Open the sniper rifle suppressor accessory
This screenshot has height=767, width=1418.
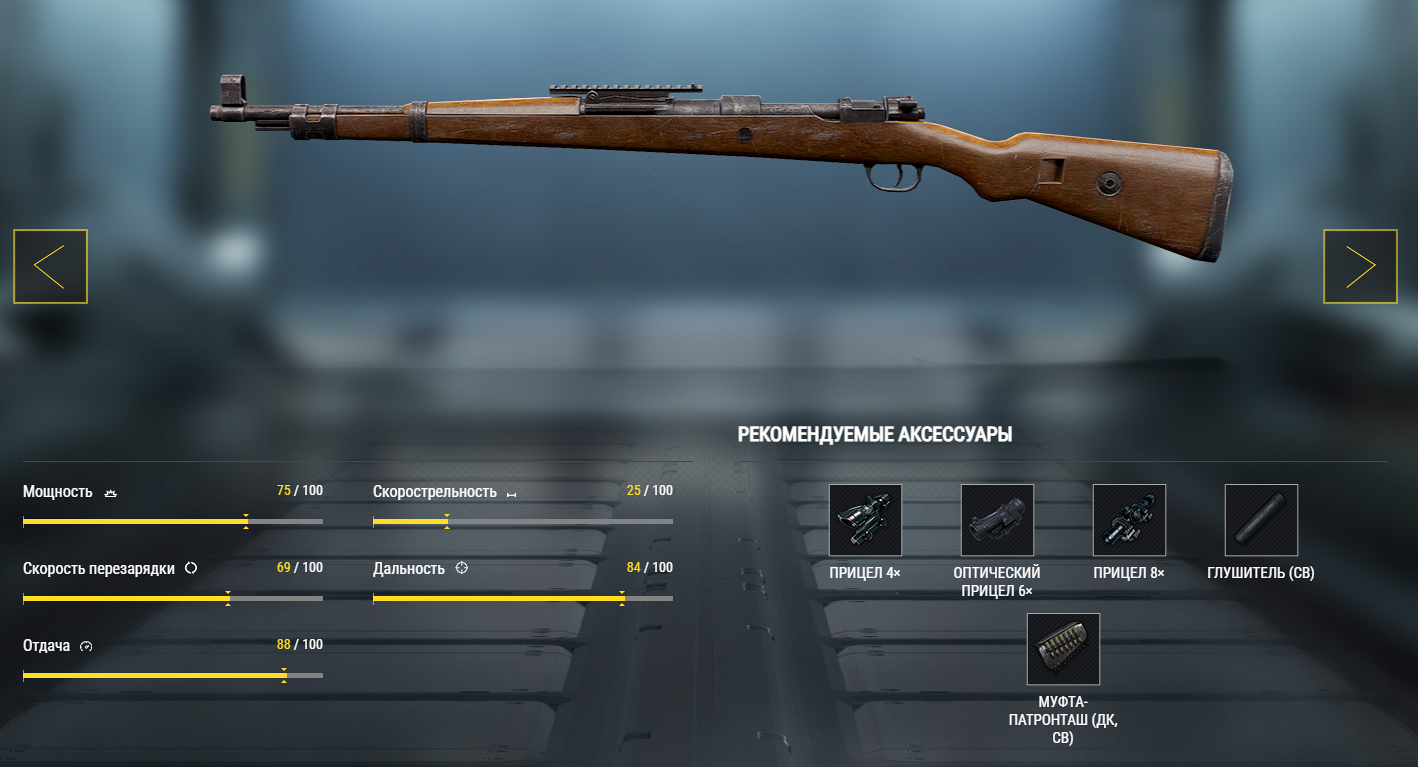pyautogui.click(x=1261, y=520)
